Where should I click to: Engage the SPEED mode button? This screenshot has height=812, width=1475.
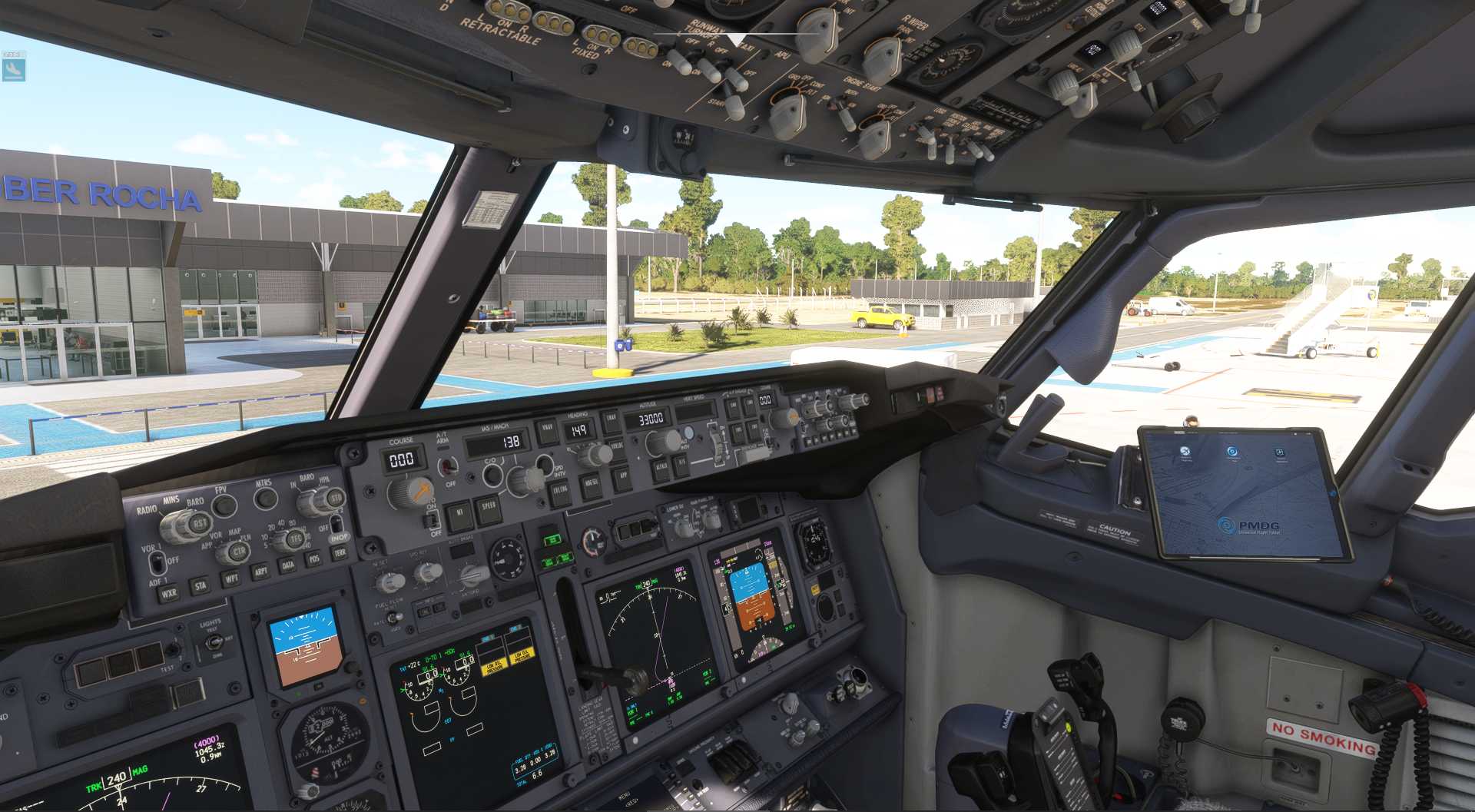(489, 508)
